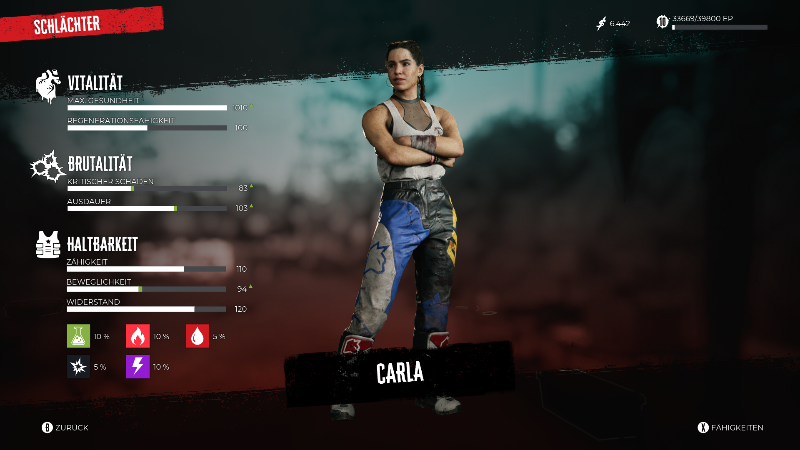Click the Haltbarkeit armor vest icon
Viewport: 800px width, 450px height.
[49, 245]
